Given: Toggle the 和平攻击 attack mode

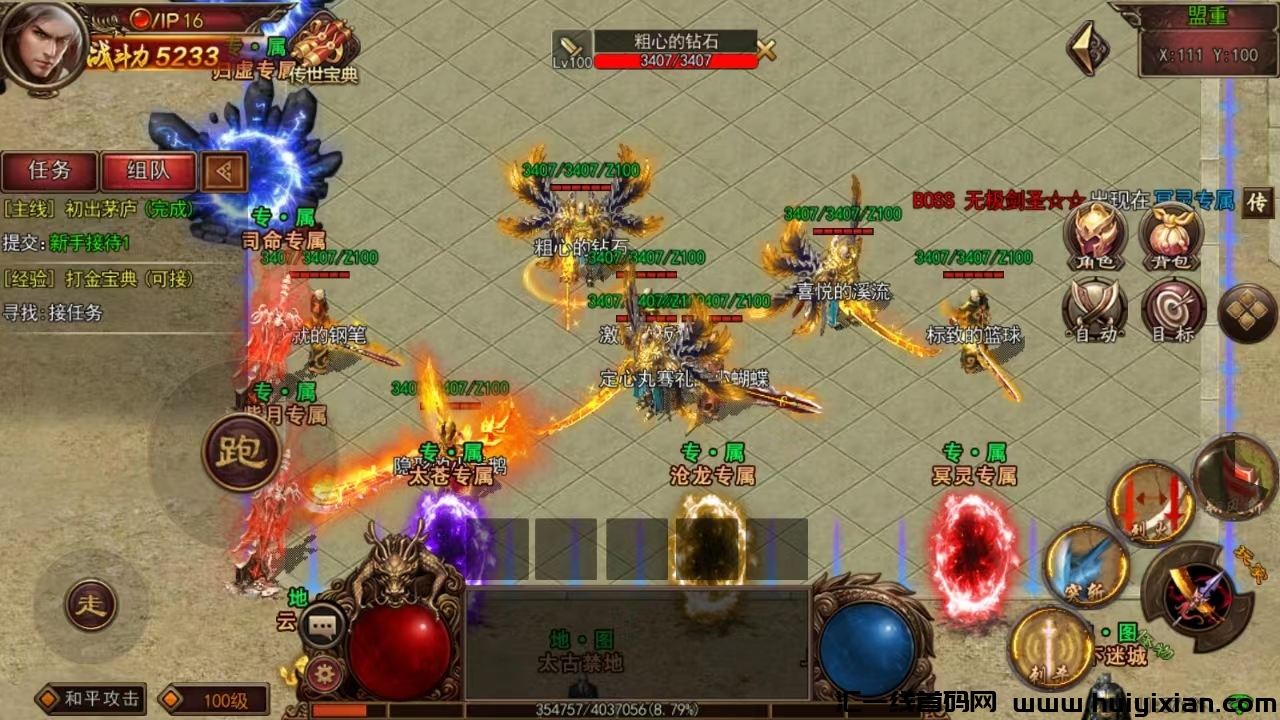Looking at the screenshot, I should [92, 698].
